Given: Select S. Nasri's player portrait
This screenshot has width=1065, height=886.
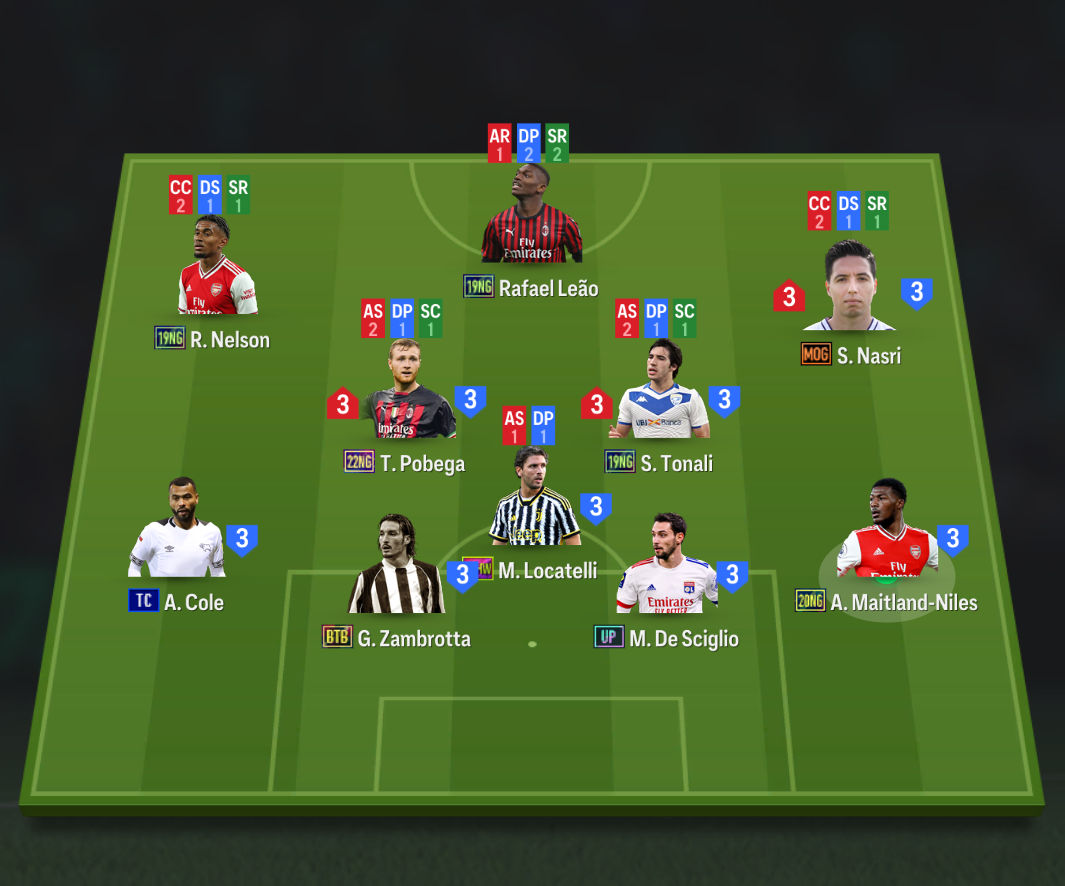Looking at the screenshot, I should [x=849, y=292].
